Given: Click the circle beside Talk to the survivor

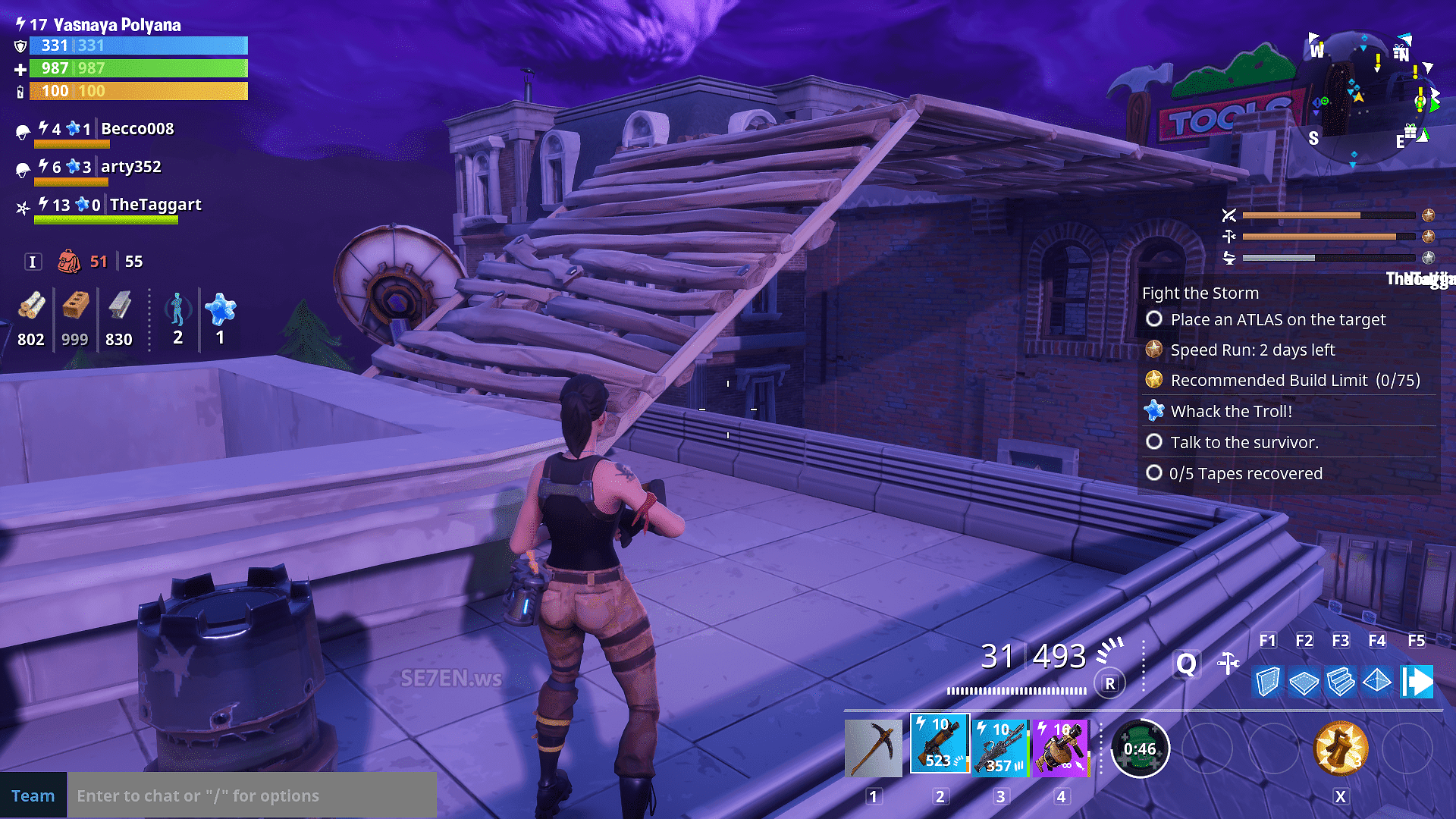Looking at the screenshot, I should 1154,441.
